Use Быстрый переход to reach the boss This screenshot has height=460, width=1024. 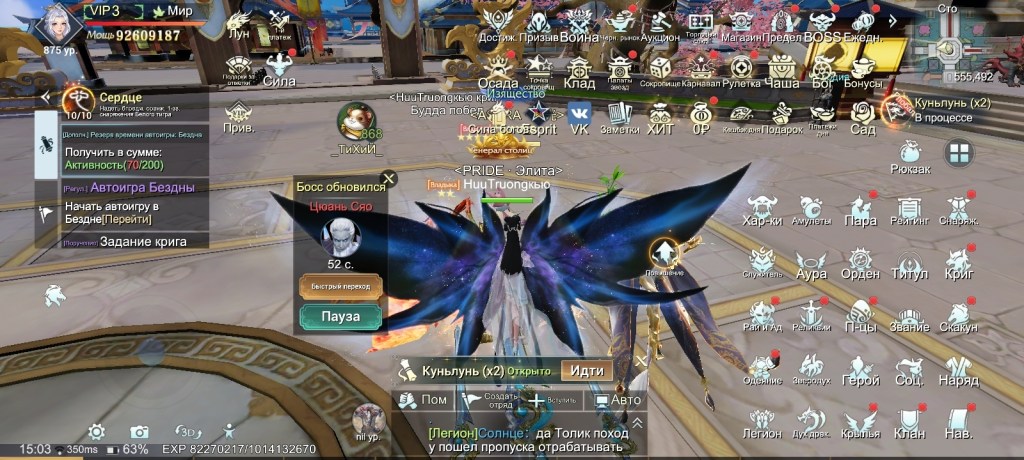click(341, 286)
